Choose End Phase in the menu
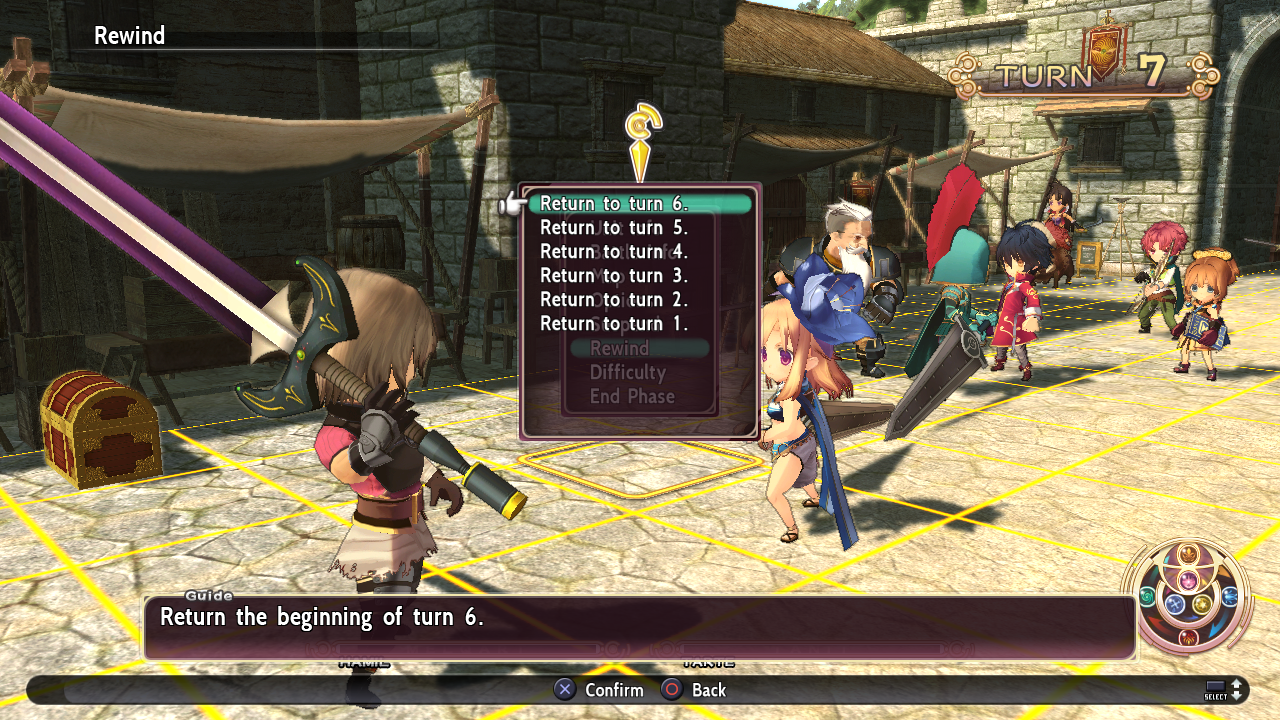 (x=632, y=397)
